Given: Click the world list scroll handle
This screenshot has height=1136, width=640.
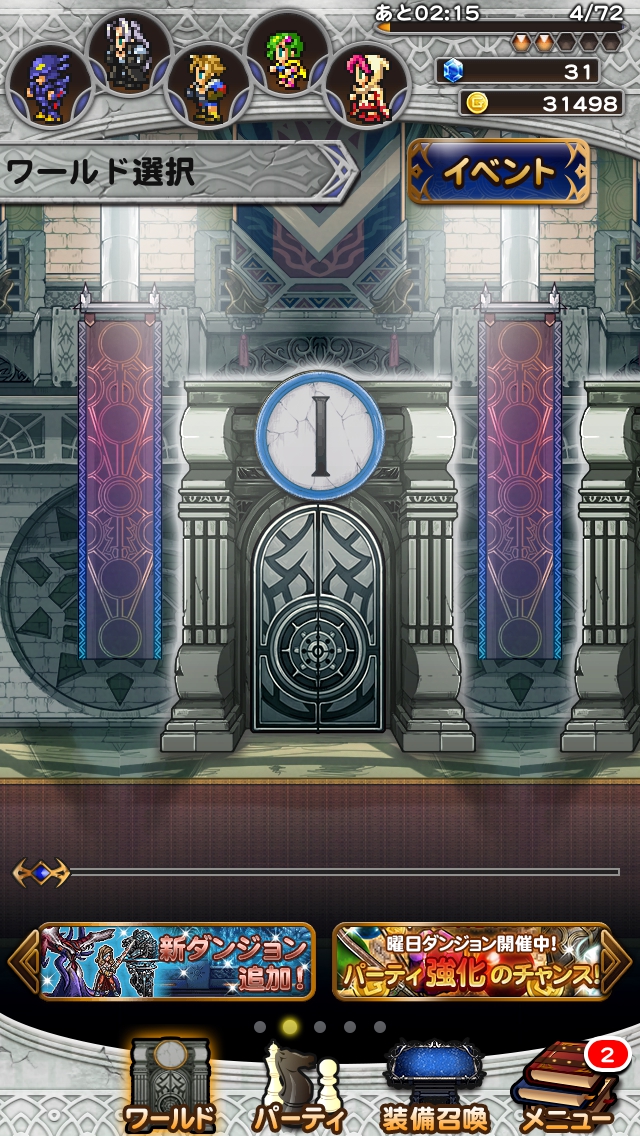Looking at the screenshot, I should click(x=41, y=872).
